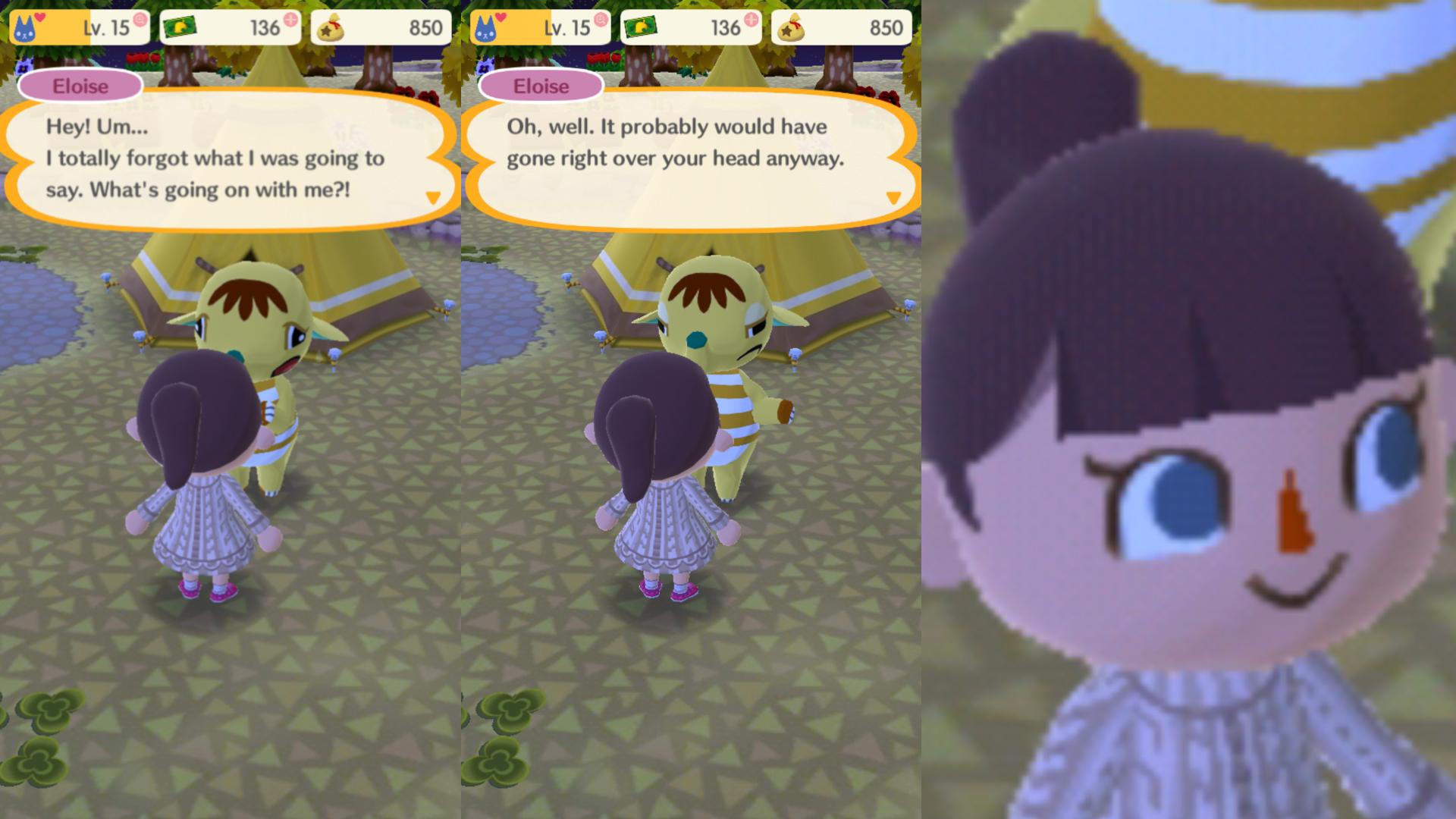Tap the down arrow to advance Eloise's dialogue
The width and height of the screenshot is (1456, 819).
pyautogui.click(x=432, y=196)
